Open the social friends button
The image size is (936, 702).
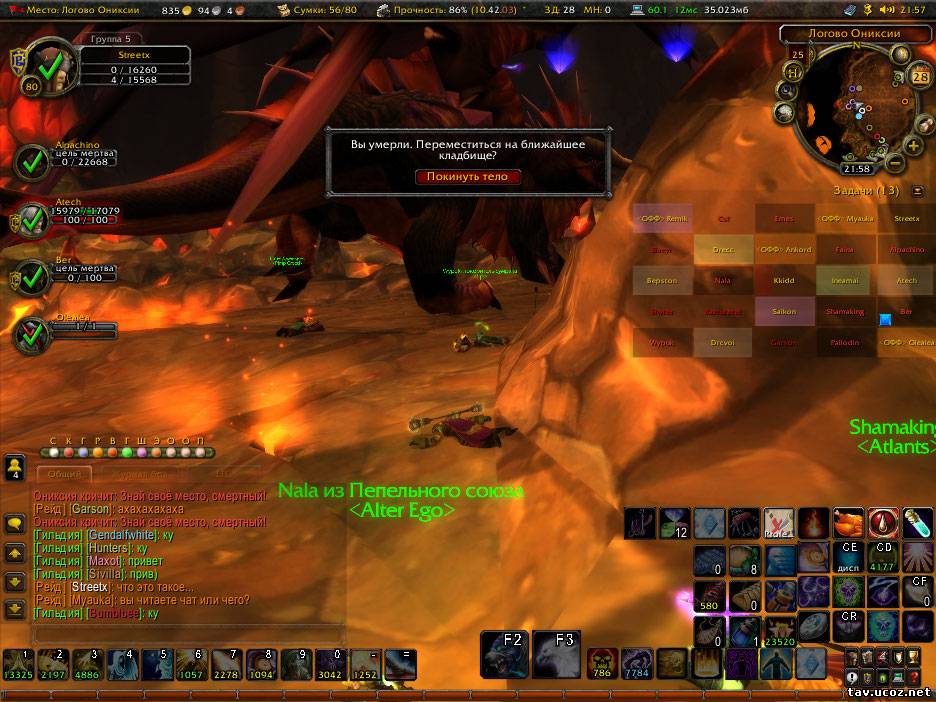point(15,467)
